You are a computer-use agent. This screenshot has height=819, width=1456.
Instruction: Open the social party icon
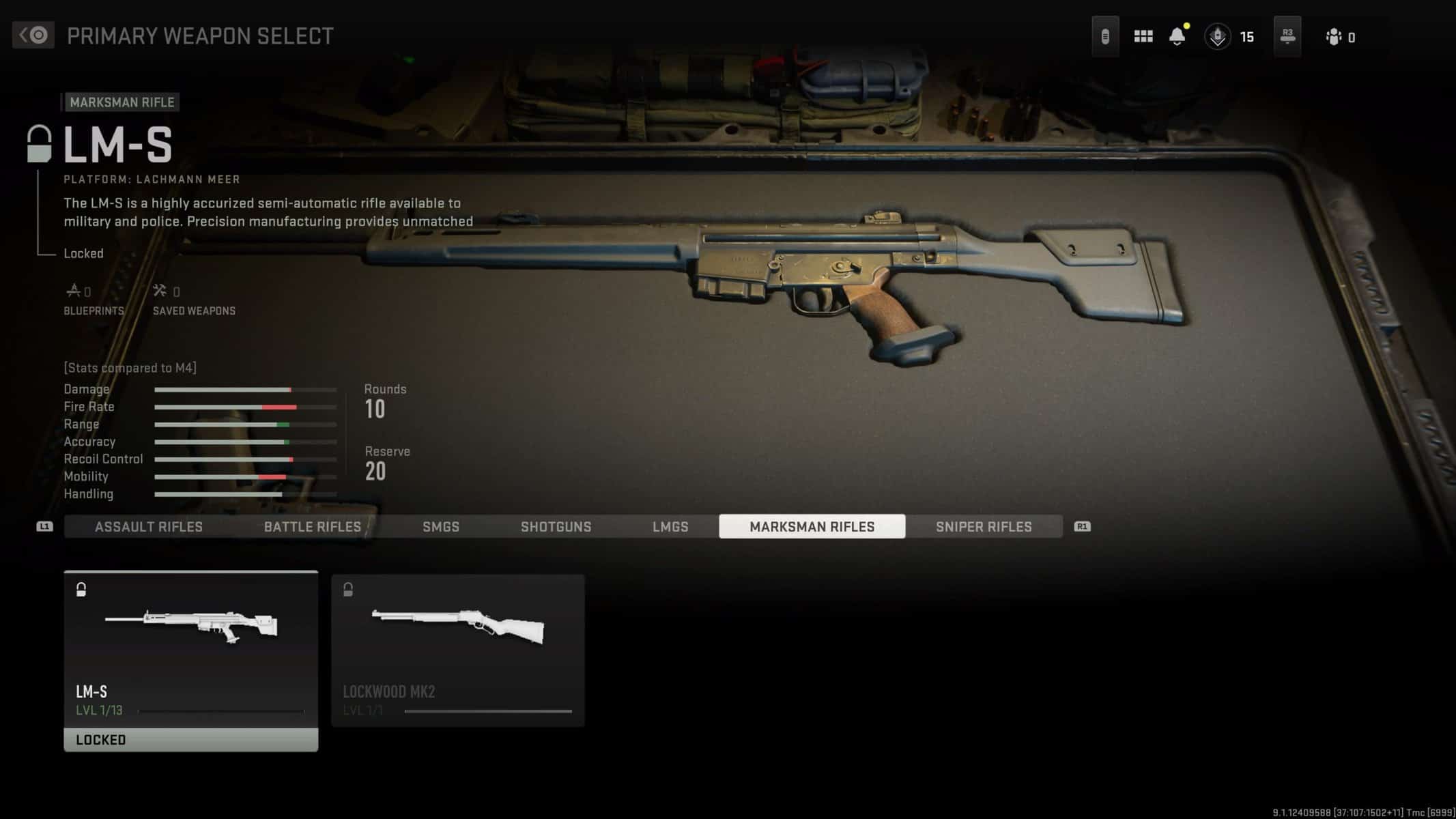pos(1333,37)
